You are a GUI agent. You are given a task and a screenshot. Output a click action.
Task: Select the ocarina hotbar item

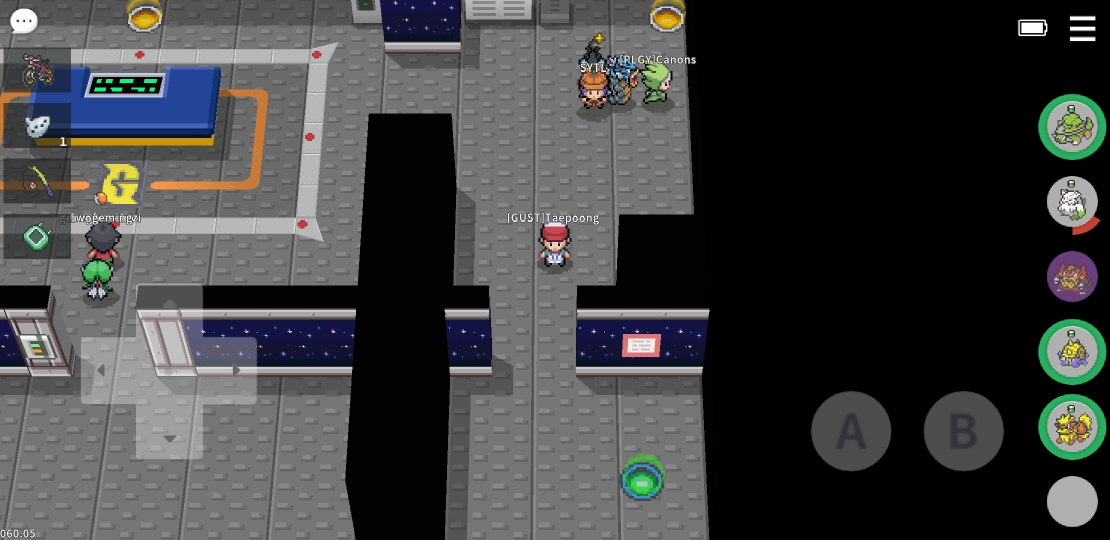[37, 126]
